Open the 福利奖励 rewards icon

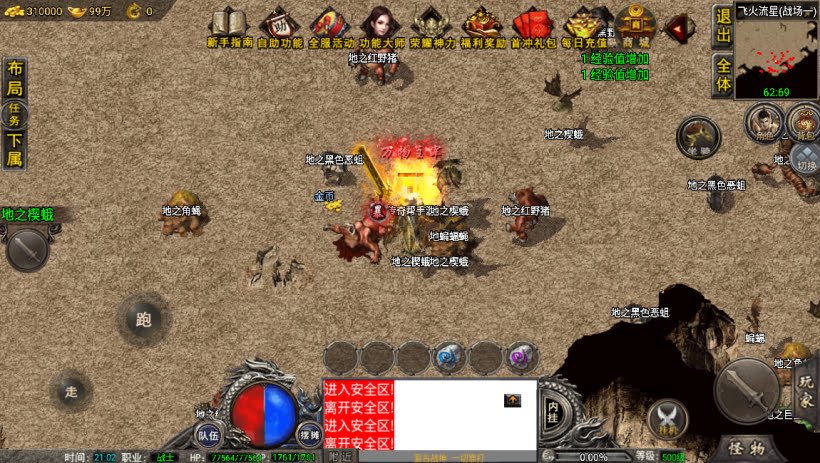coord(483,27)
